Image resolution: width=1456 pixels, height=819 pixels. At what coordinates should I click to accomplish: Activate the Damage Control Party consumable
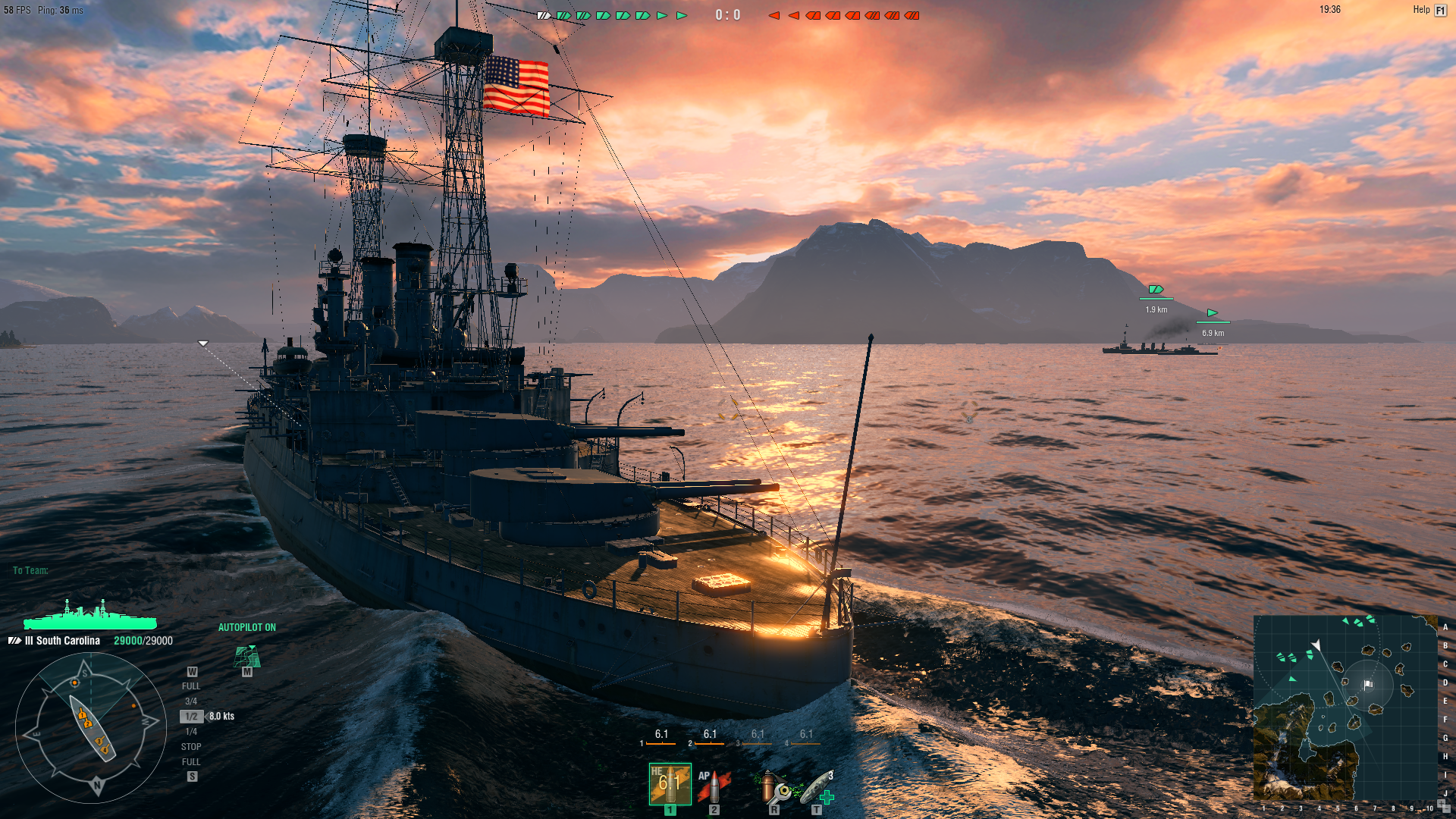[774, 787]
